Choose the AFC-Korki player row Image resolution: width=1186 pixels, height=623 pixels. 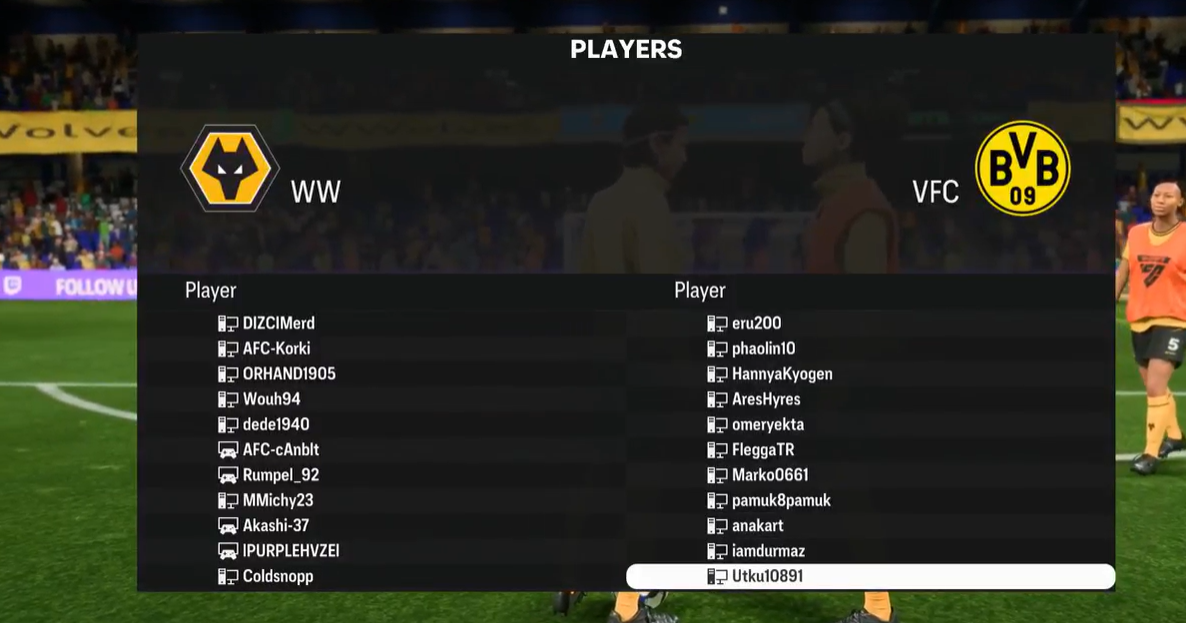tap(276, 348)
